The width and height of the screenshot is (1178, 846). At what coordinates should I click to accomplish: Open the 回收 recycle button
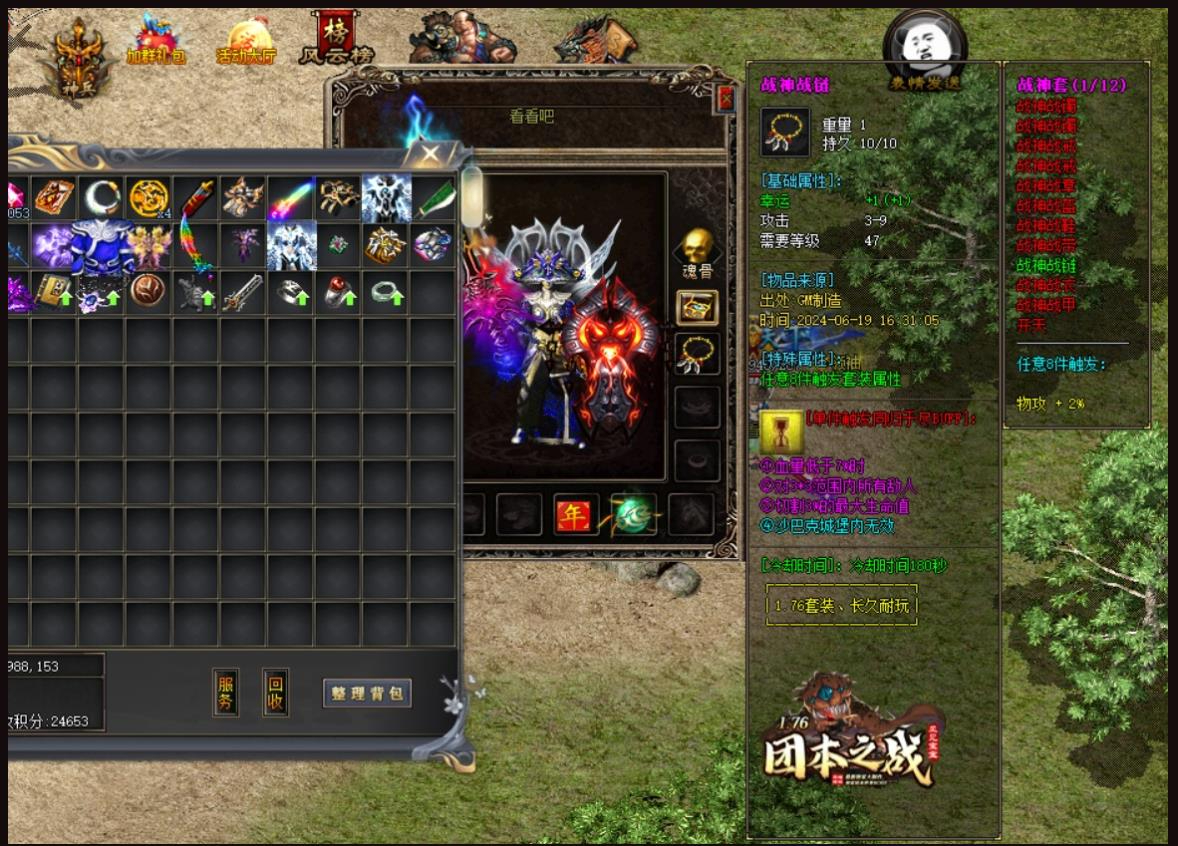[275, 692]
